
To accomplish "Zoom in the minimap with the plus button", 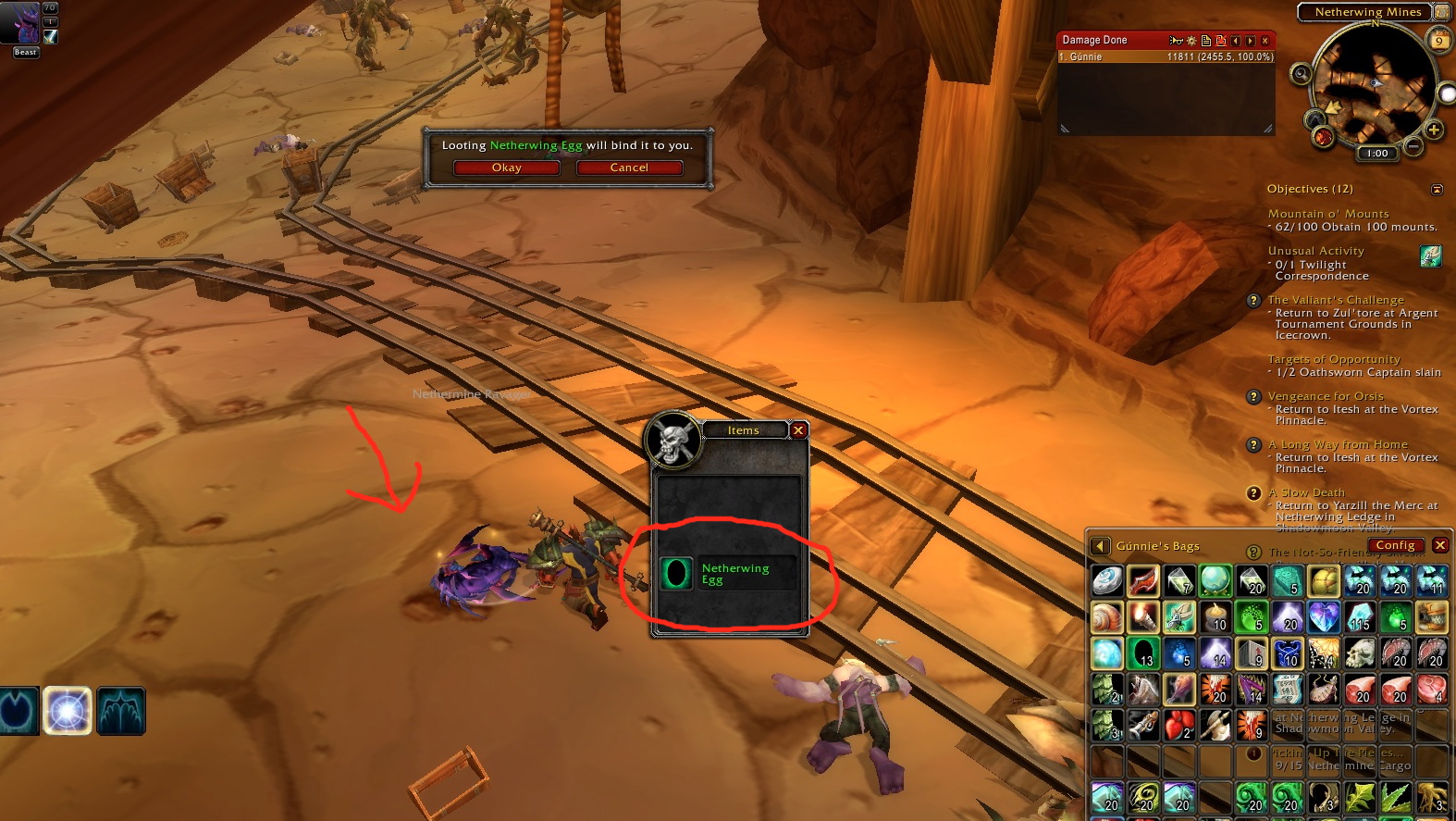I will tap(1433, 130).
